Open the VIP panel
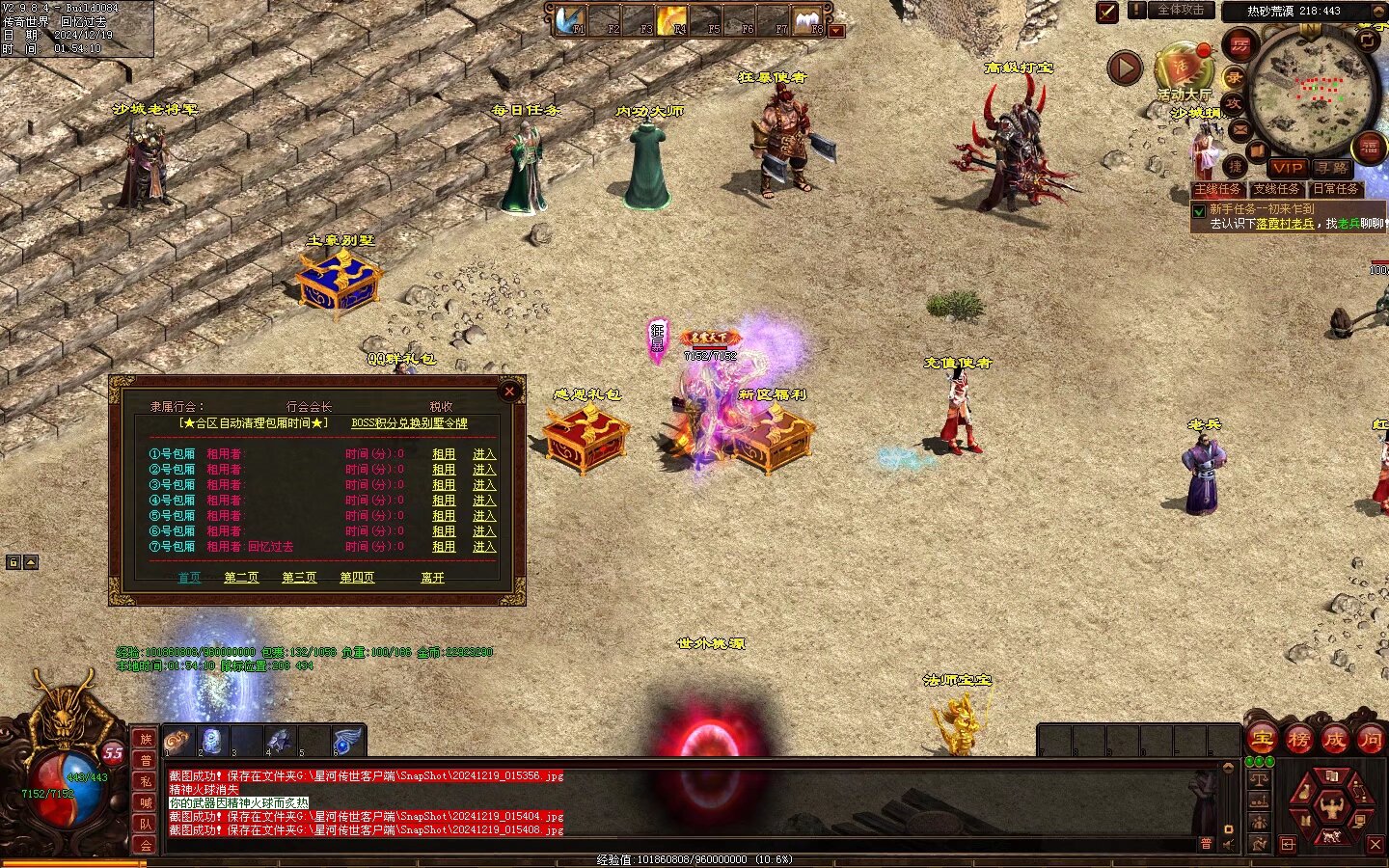Image resolution: width=1389 pixels, height=868 pixels. pyautogui.click(x=1288, y=168)
